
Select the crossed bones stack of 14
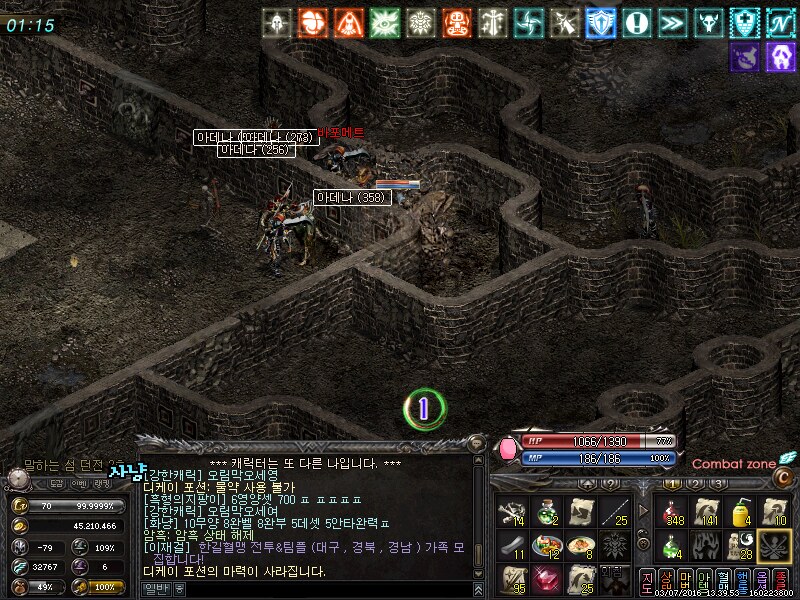513,511
